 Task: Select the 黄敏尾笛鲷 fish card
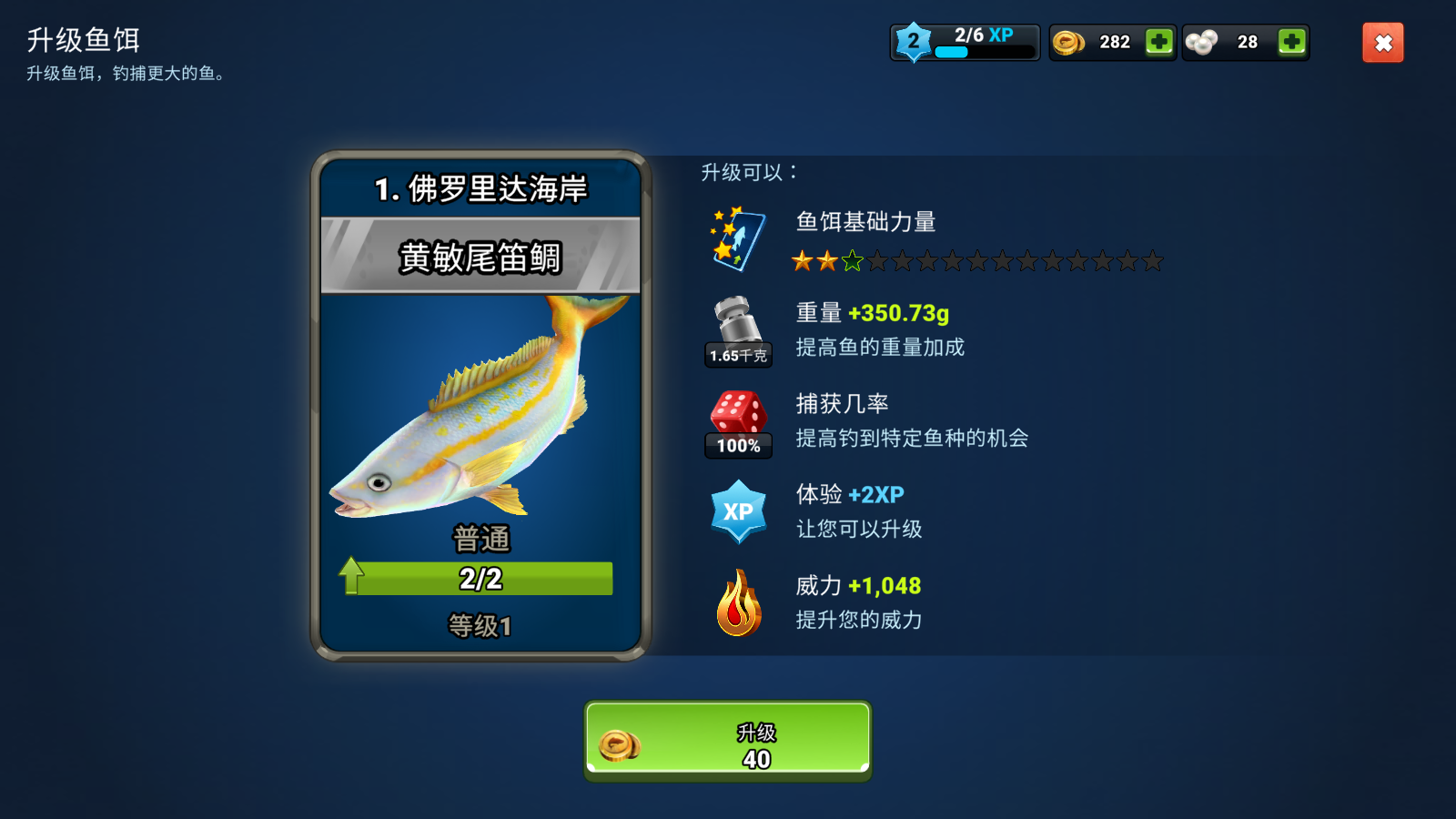480,406
